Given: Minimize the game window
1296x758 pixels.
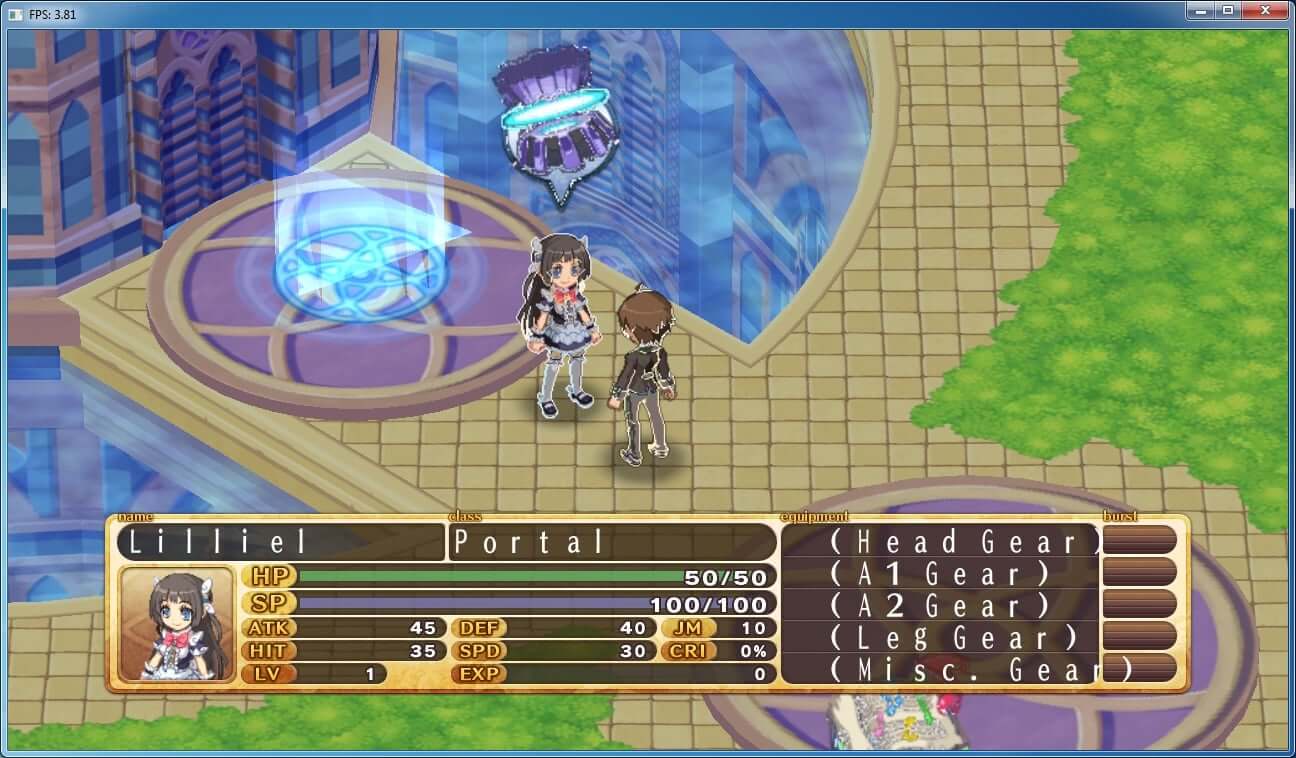Looking at the screenshot, I should coord(1200,10).
